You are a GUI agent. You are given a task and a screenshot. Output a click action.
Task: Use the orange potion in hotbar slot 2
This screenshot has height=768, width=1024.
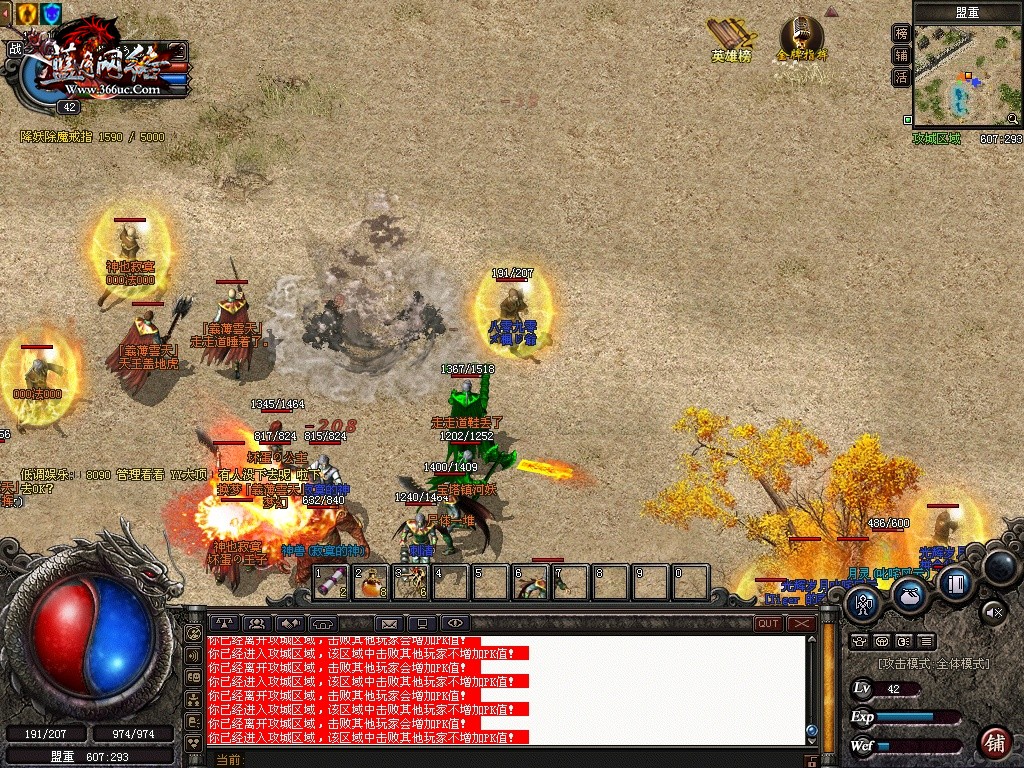(371, 581)
